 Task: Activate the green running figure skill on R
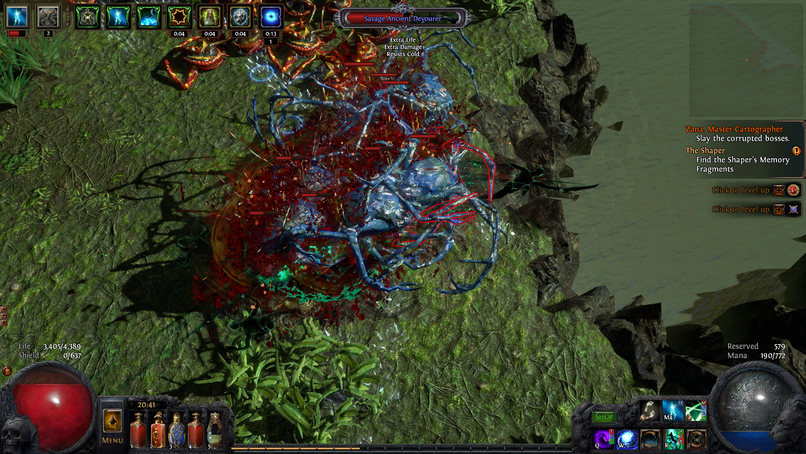674,439
